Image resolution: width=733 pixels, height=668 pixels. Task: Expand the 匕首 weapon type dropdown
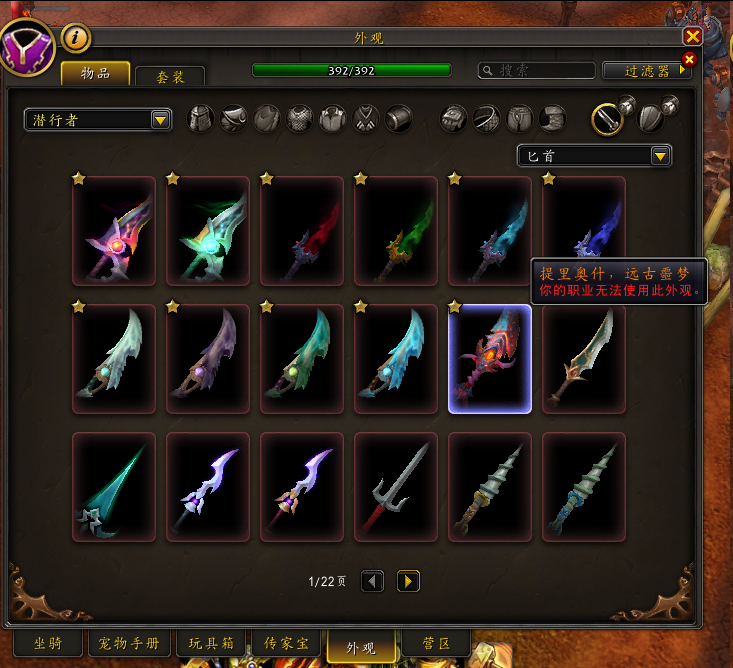594,155
